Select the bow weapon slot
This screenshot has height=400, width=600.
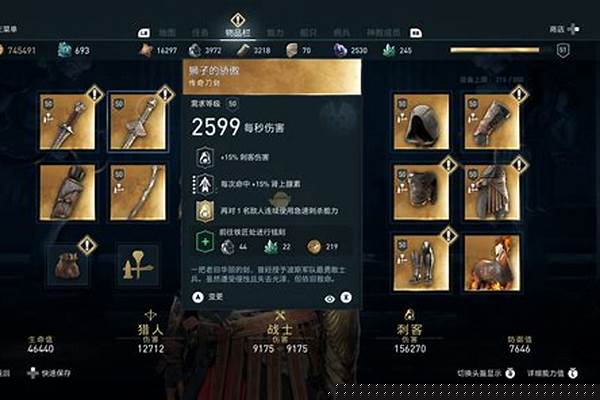(138, 191)
